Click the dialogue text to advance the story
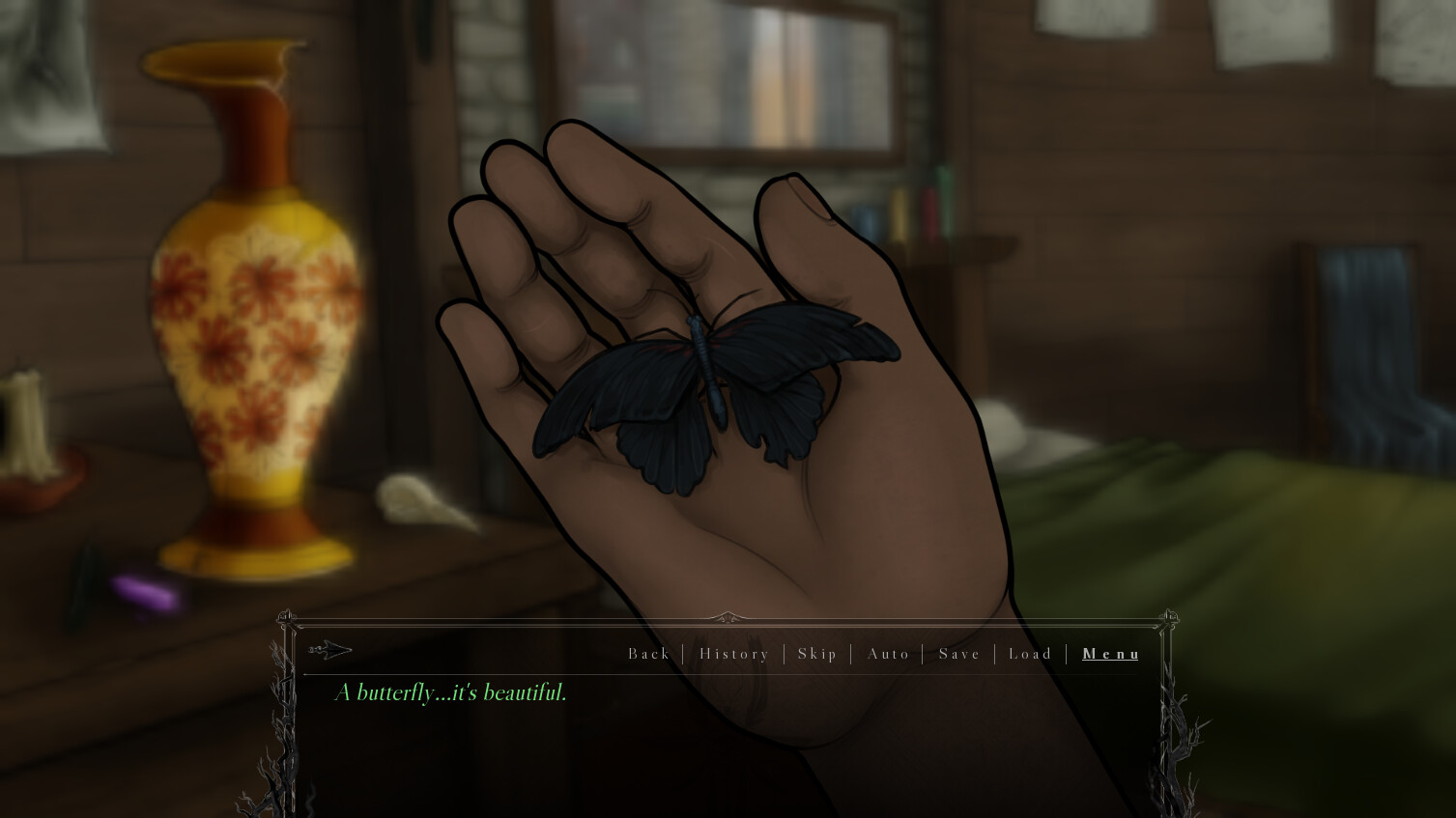Screen dimensions: 1456x818 point(449,692)
